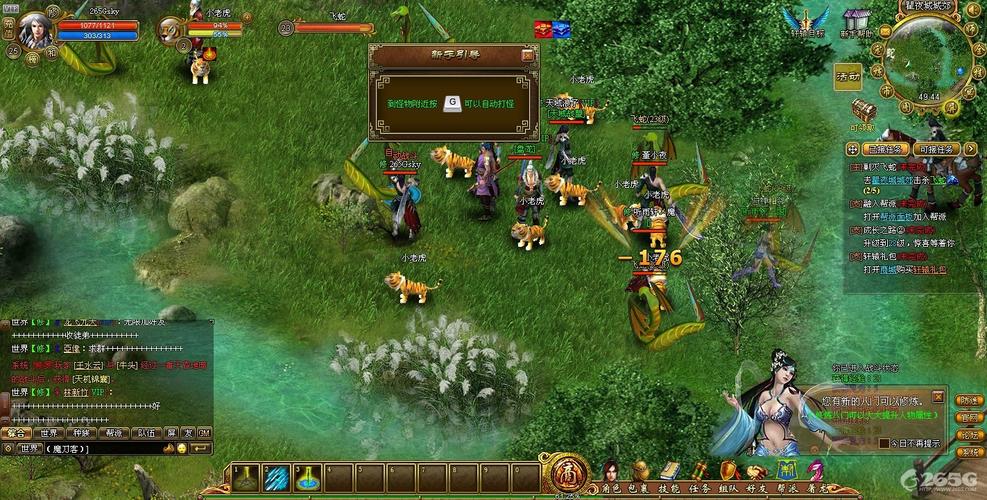Open the treasure chest reward icon
This screenshot has width=987, height=500.
point(863,109)
